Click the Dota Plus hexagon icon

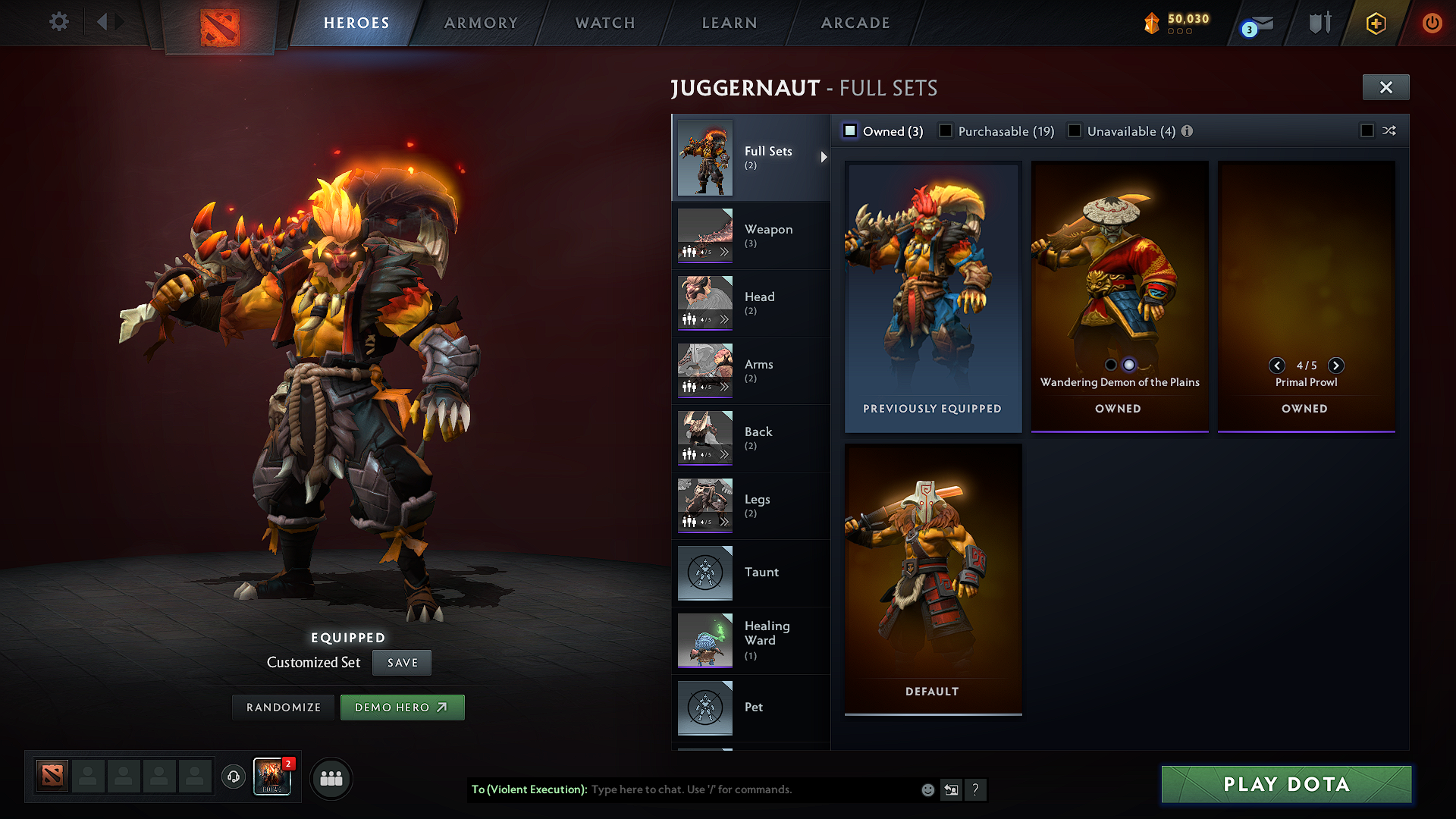(1376, 23)
